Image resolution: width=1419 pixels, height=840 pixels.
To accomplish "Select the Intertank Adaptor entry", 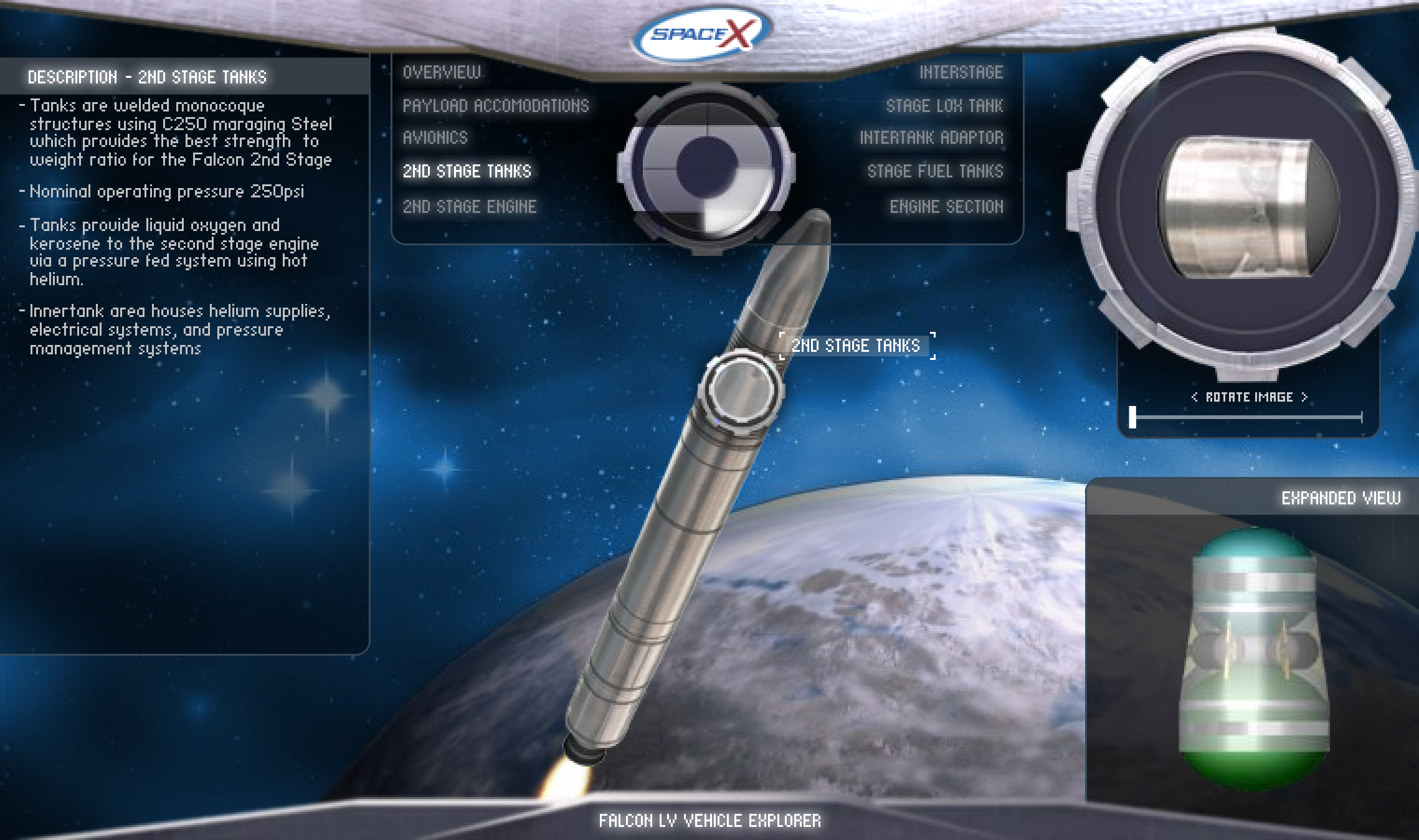I will coord(933,138).
